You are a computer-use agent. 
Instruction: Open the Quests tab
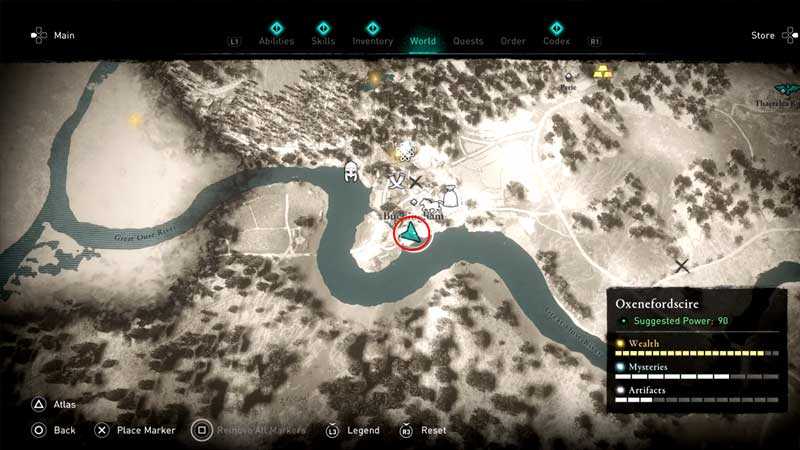(x=468, y=41)
